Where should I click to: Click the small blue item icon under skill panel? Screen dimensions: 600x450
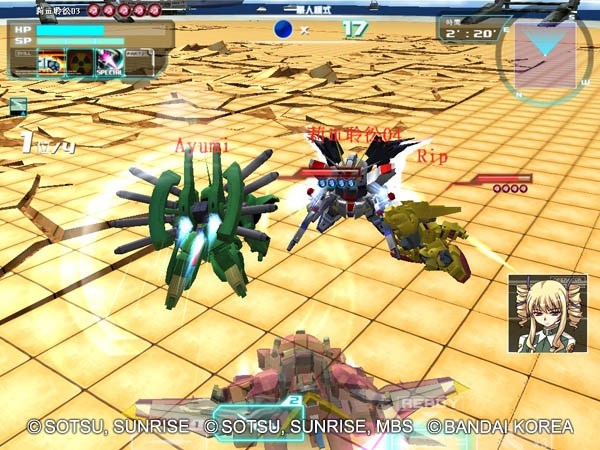coord(18,106)
